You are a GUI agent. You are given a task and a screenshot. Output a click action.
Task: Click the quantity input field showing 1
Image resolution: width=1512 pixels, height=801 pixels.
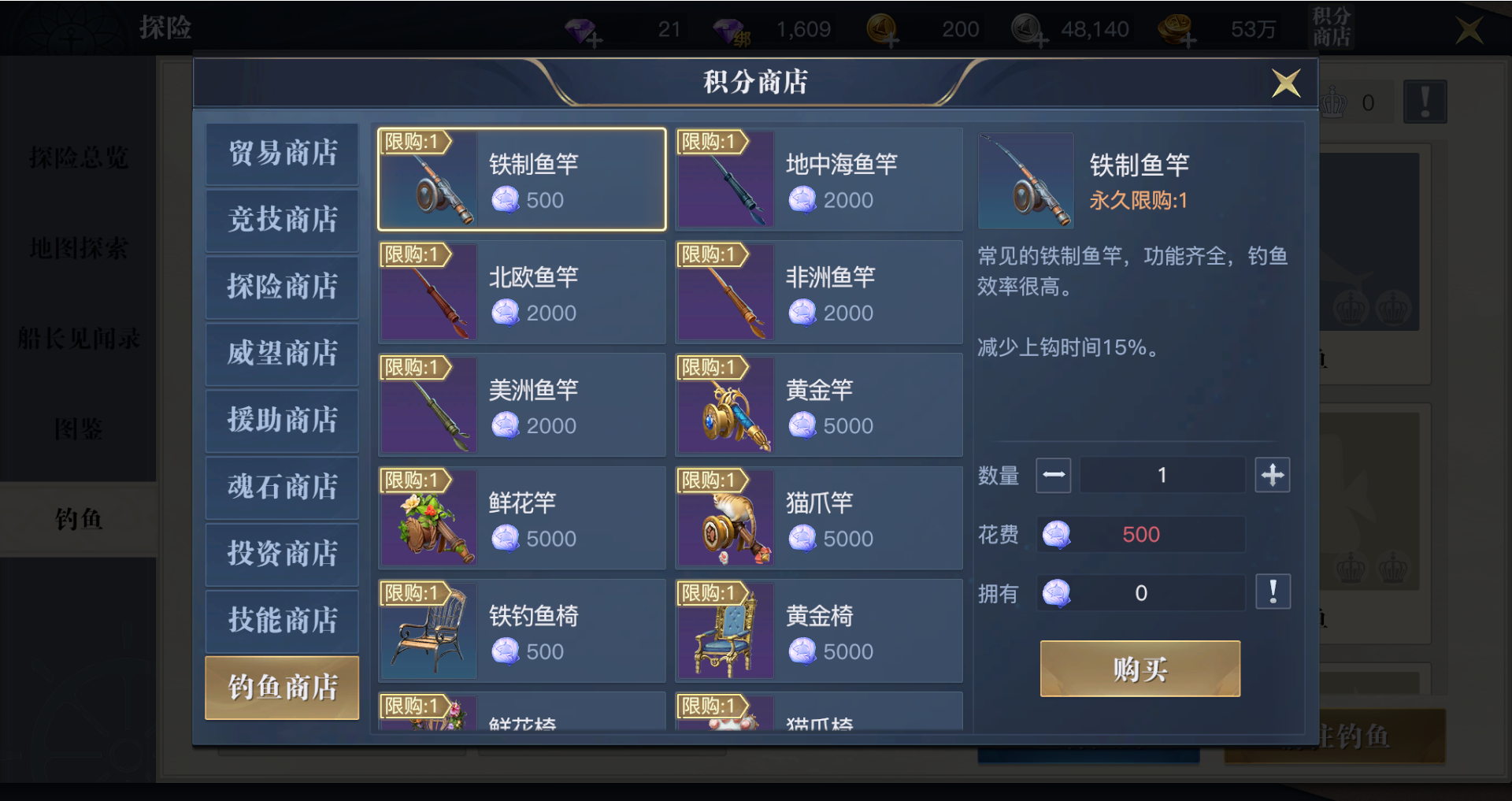pos(1162,474)
